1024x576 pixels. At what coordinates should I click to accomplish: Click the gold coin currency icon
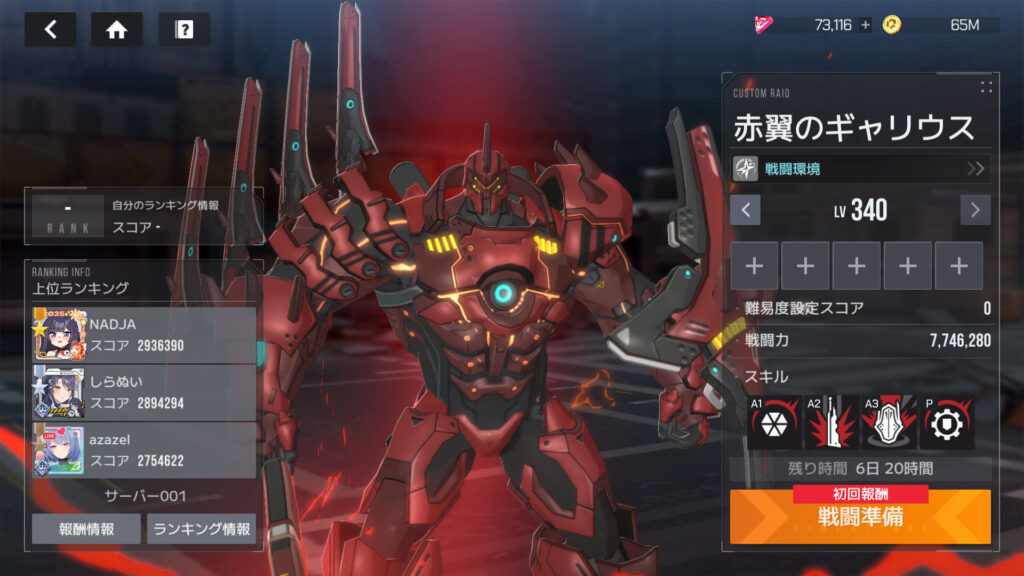tap(891, 25)
